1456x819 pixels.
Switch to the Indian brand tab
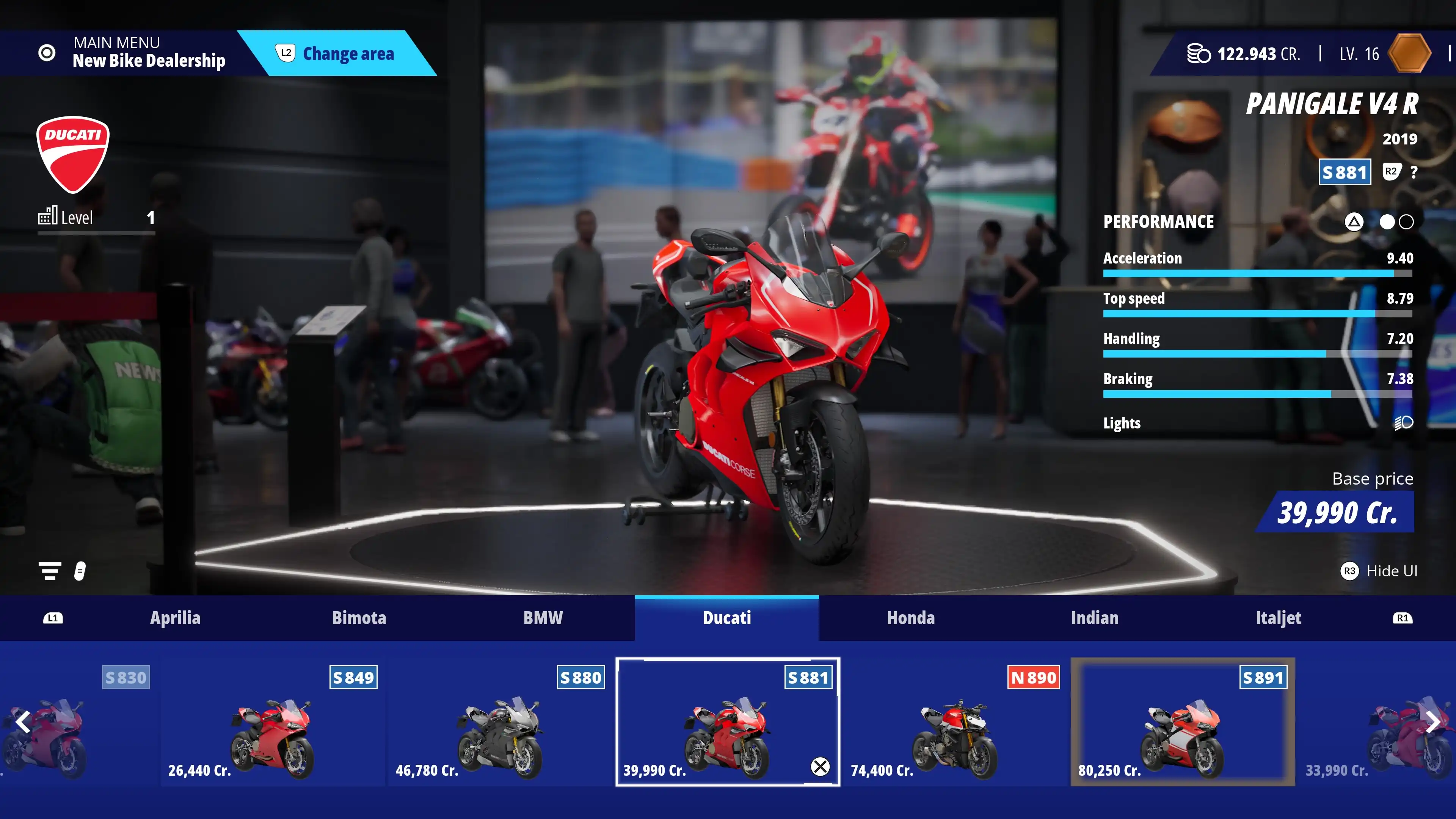[x=1094, y=618]
